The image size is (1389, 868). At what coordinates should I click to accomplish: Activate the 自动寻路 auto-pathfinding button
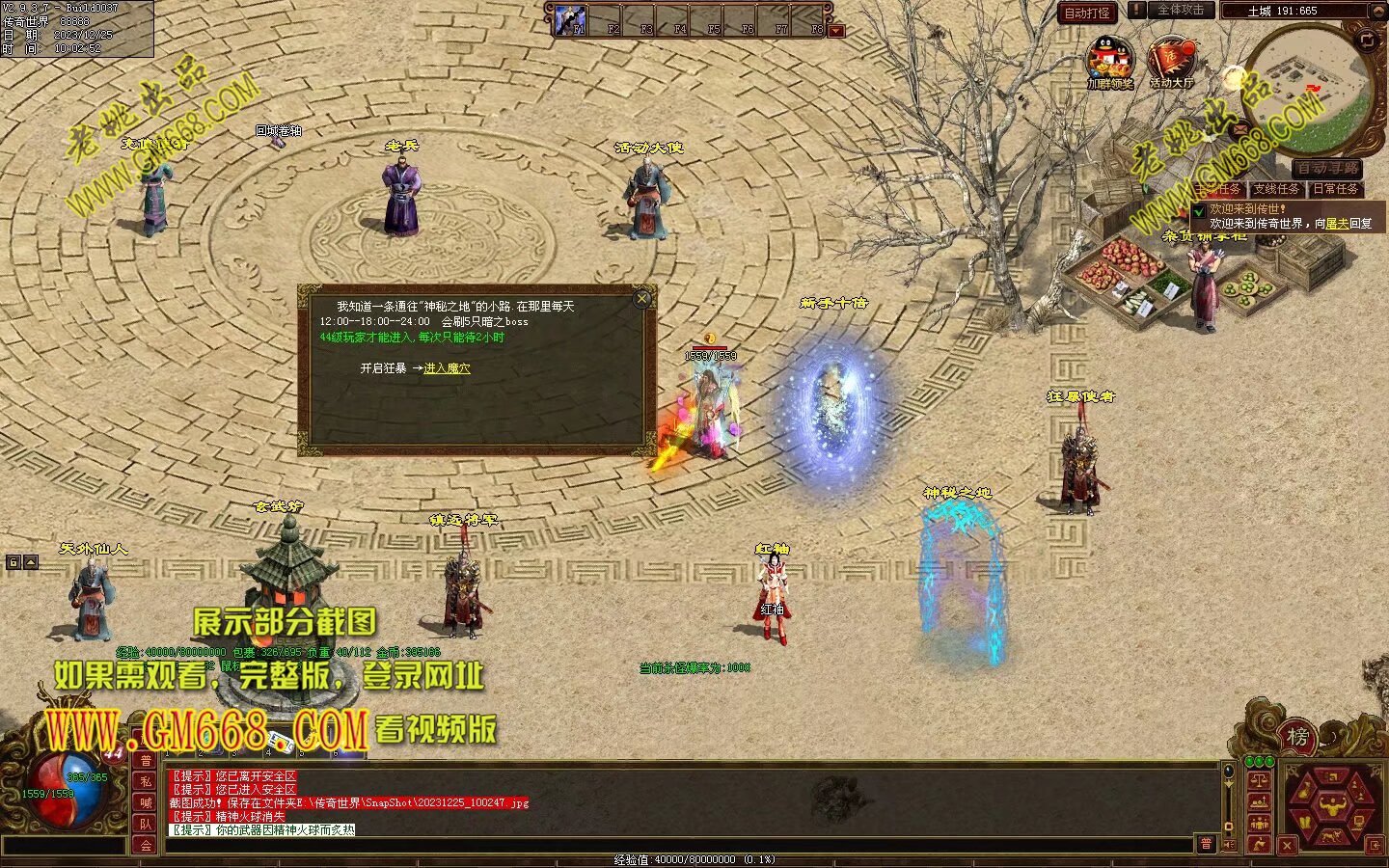(1328, 168)
